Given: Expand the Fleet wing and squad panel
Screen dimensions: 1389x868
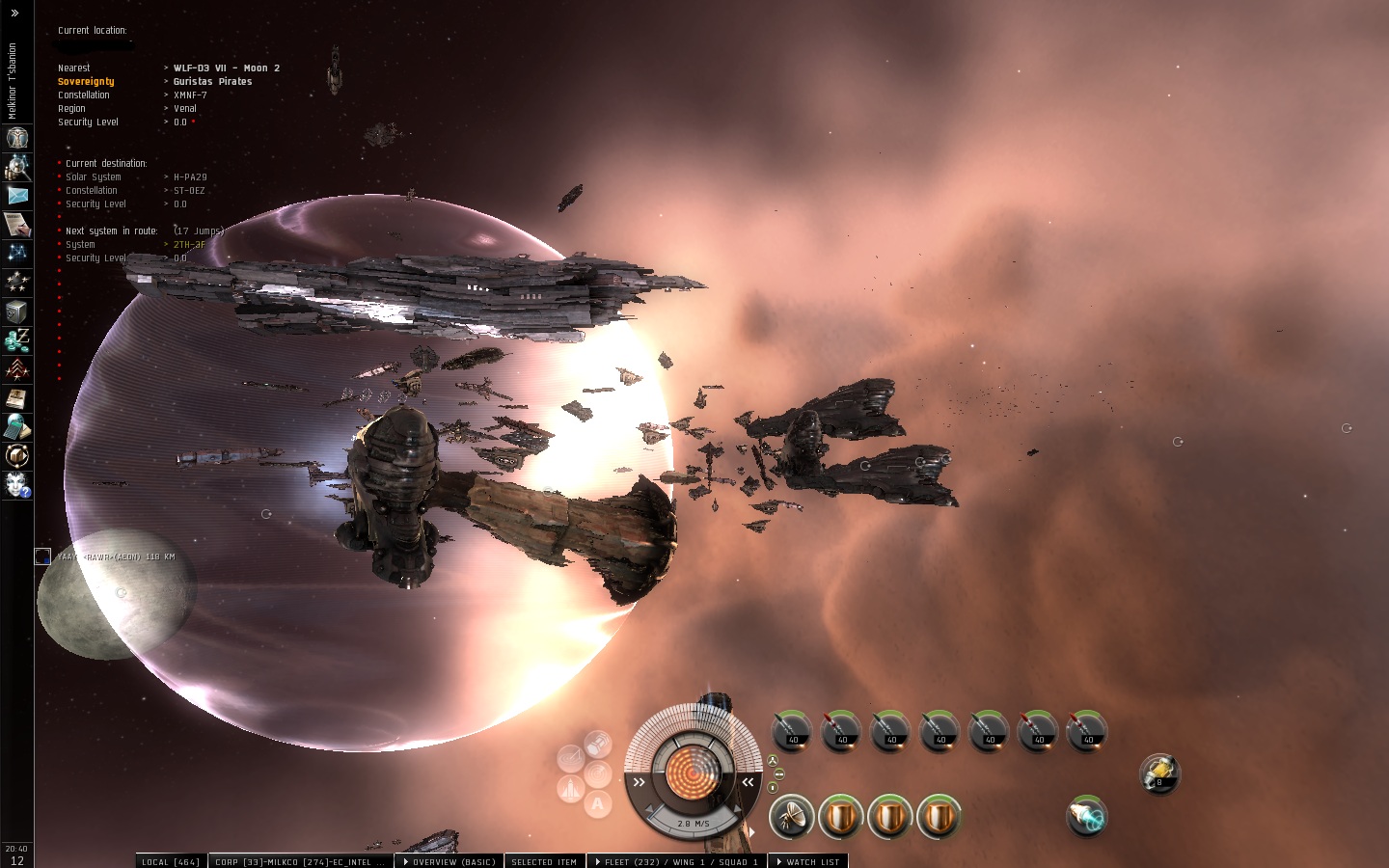Looking at the screenshot, I should click(x=676, y=861).
